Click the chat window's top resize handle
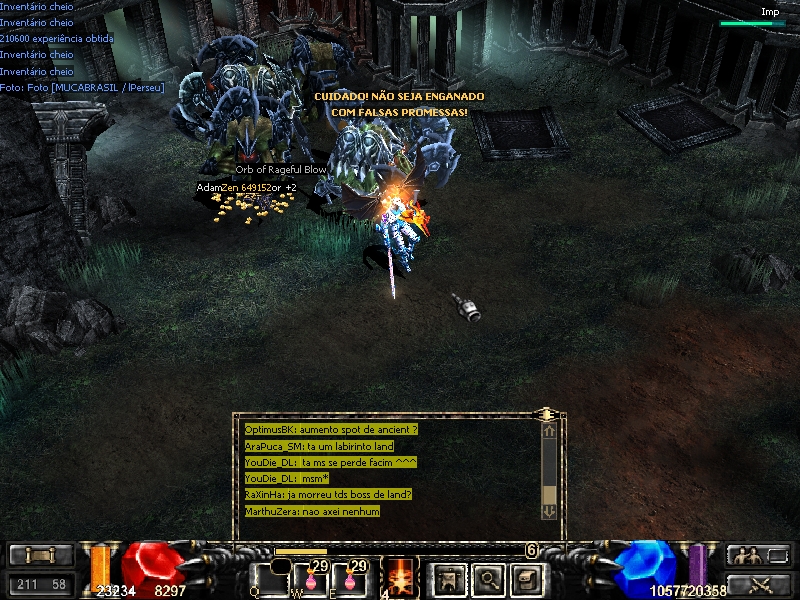Viewport: 800px width, 600px height. (x=547, y=413)
